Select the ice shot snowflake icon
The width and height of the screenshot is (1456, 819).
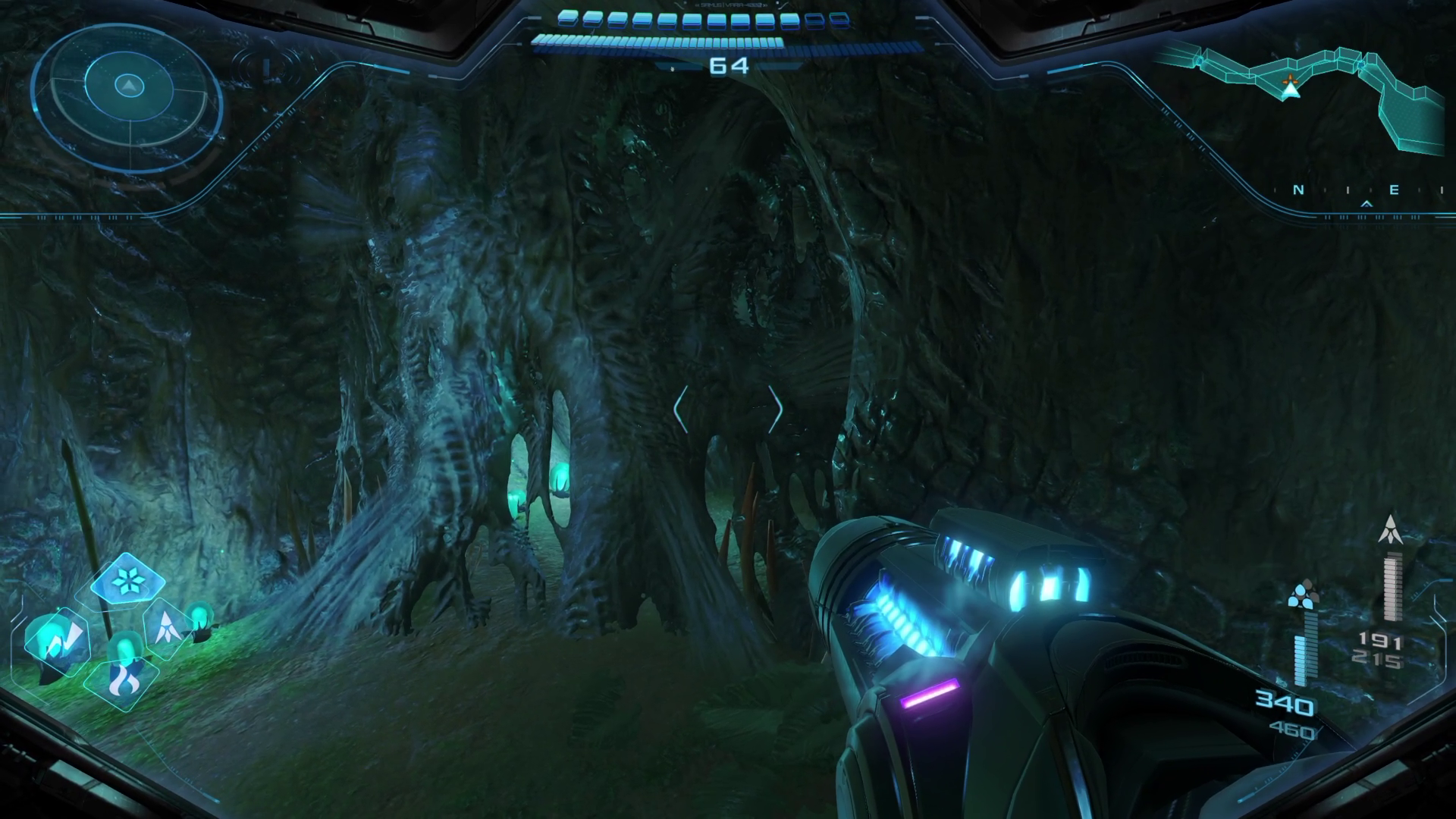[x=127, y=582]
